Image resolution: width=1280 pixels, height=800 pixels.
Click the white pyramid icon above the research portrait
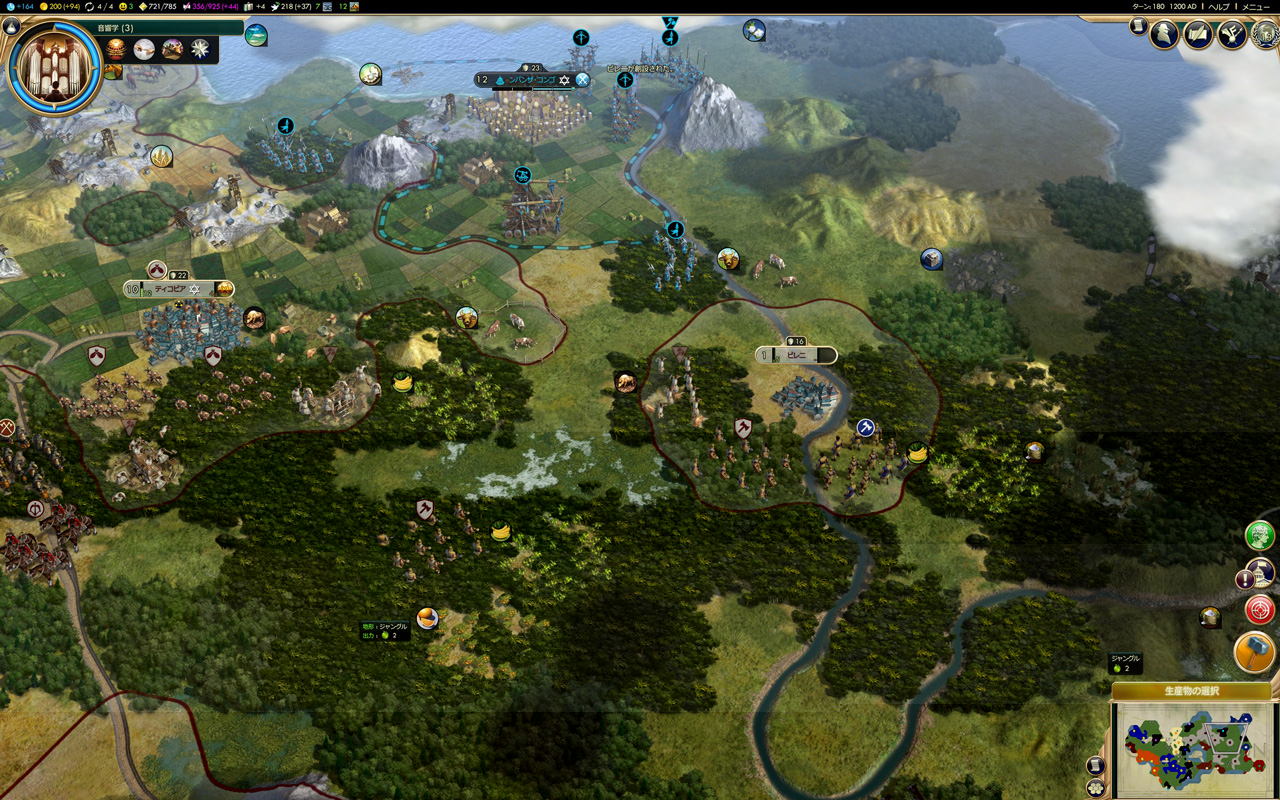click(x=13, y=27)
